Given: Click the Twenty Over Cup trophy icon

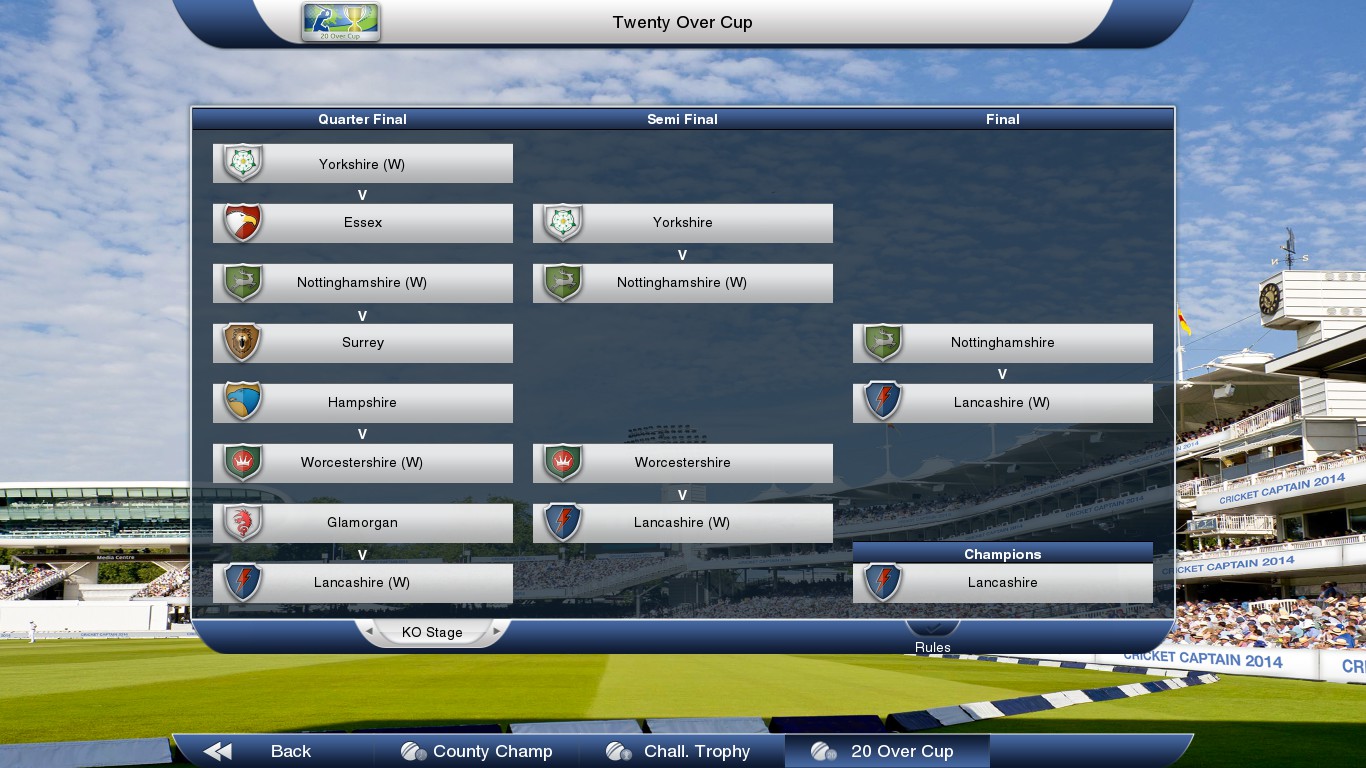Looking at the screenshot, I should tap(339, 22).
